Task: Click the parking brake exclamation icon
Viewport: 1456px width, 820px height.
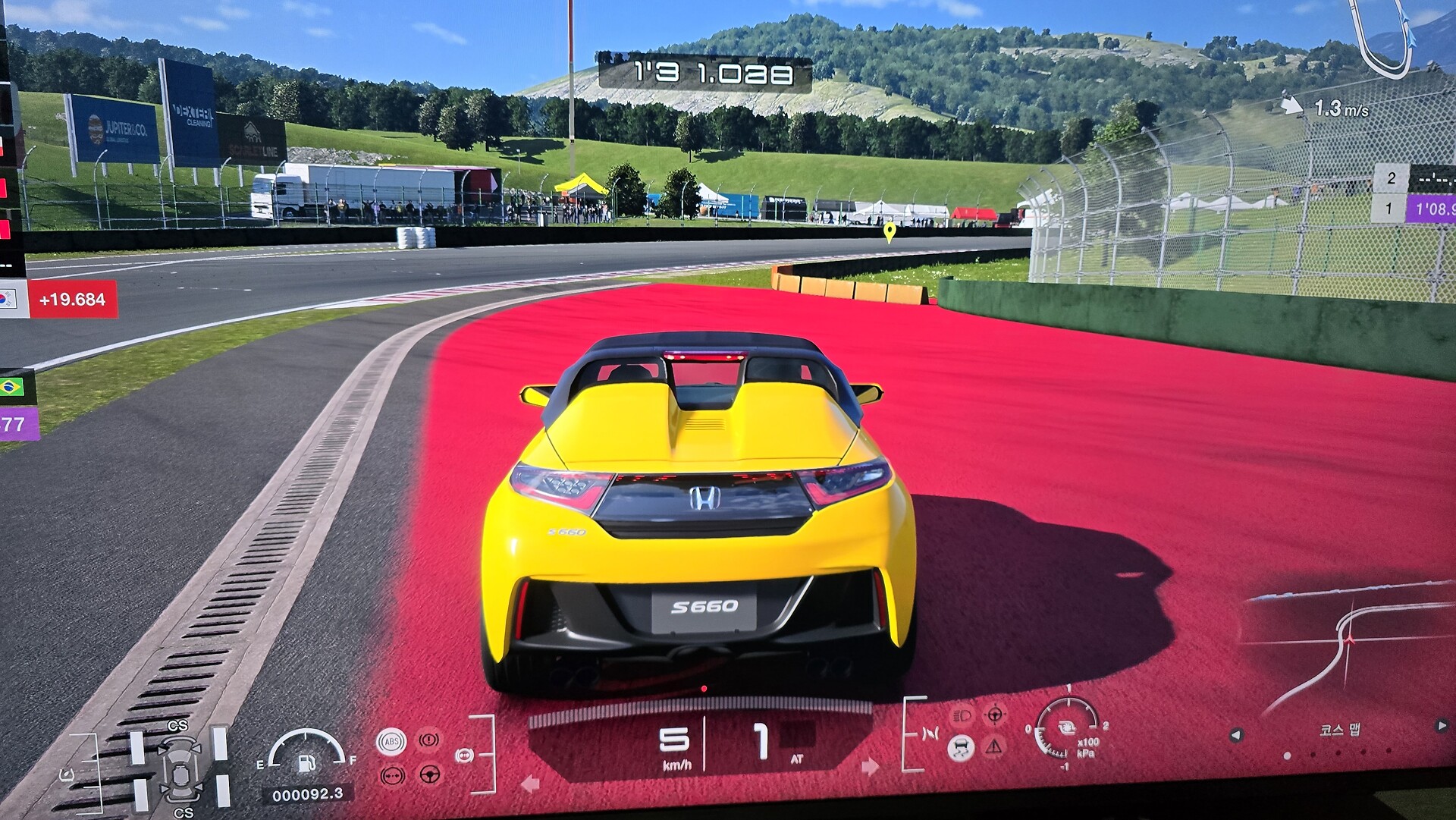Action: pyautogui.click(x=429, y=739)
